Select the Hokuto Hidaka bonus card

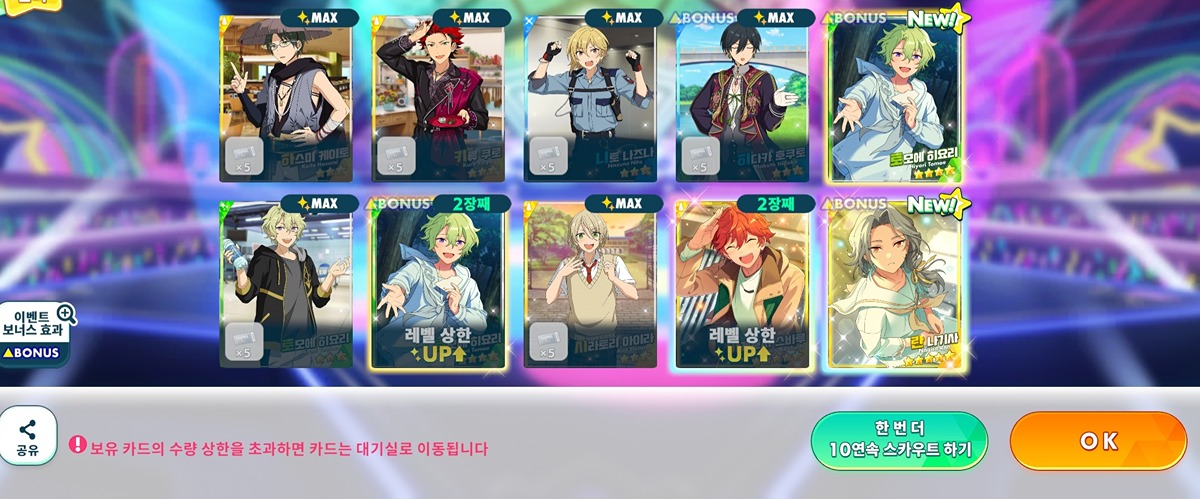point(743,98)
